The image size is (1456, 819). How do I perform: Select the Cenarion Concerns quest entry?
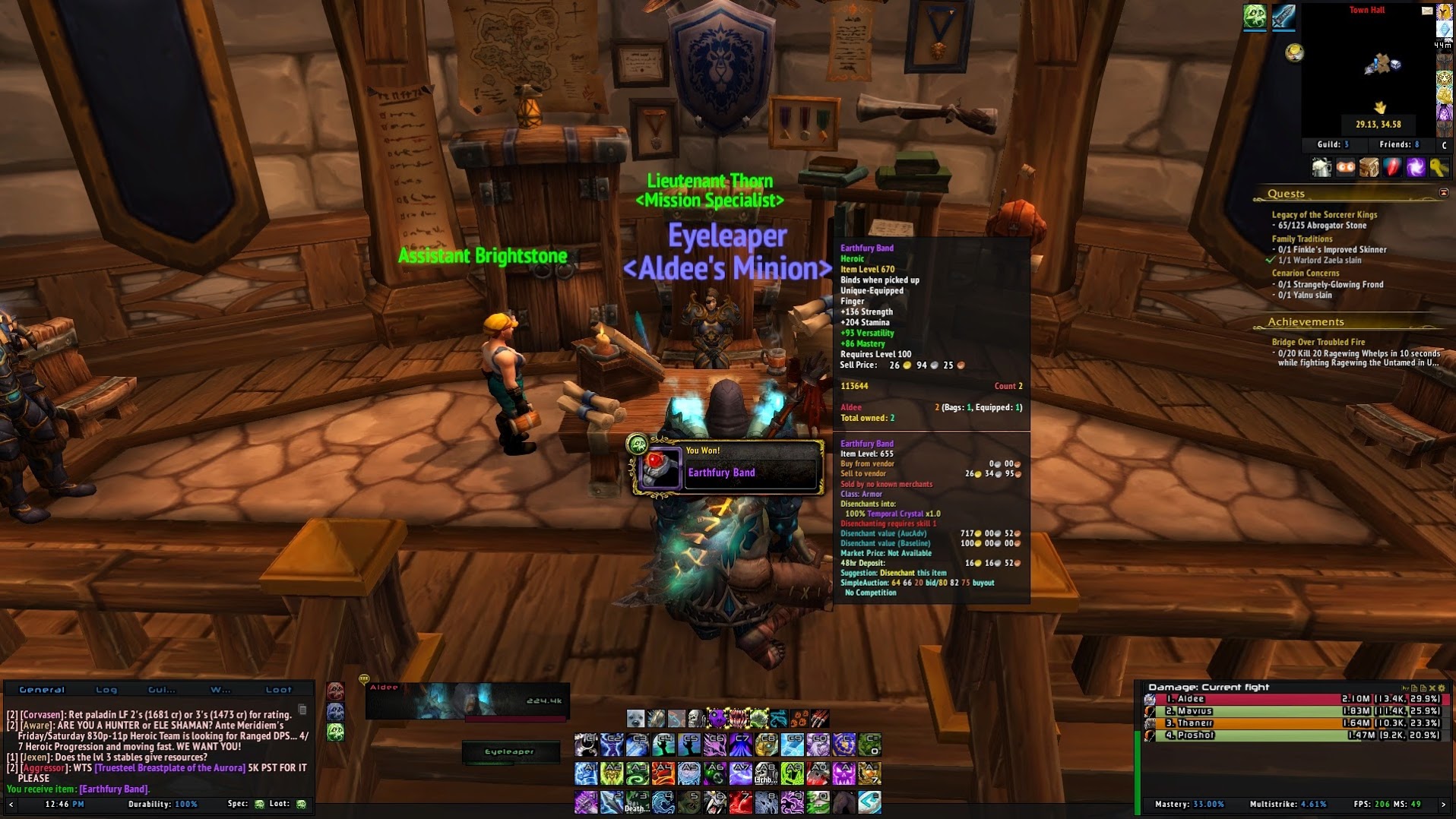pos(1305,274)
